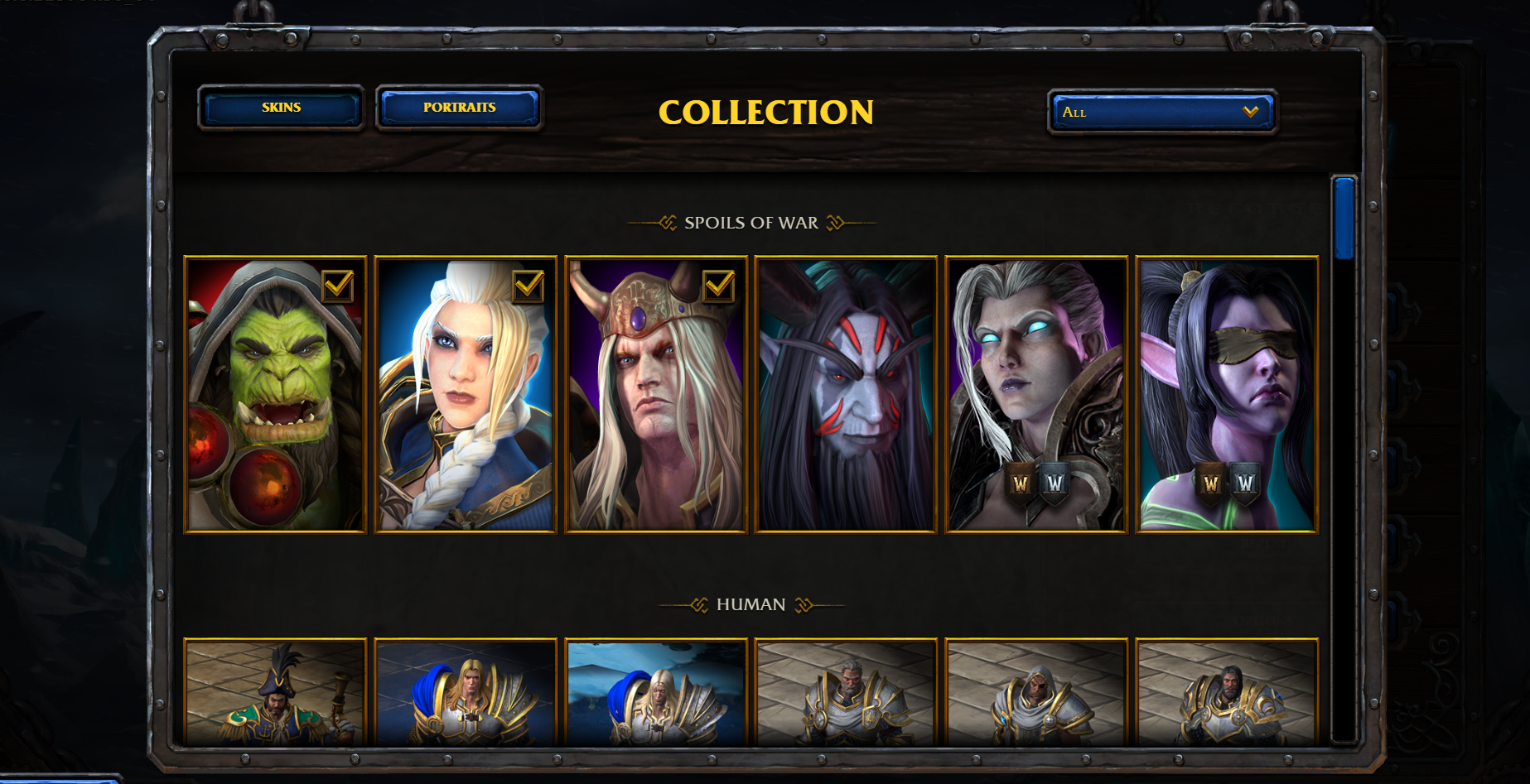Viewport: 1530px width, 784px height.
Task: Open the Portraits tab
Action: 459,108
